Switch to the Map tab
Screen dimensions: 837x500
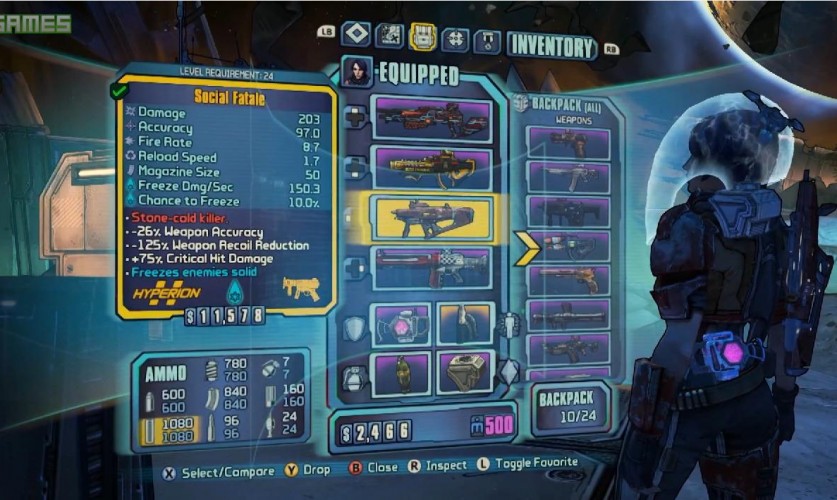(390, 36)
